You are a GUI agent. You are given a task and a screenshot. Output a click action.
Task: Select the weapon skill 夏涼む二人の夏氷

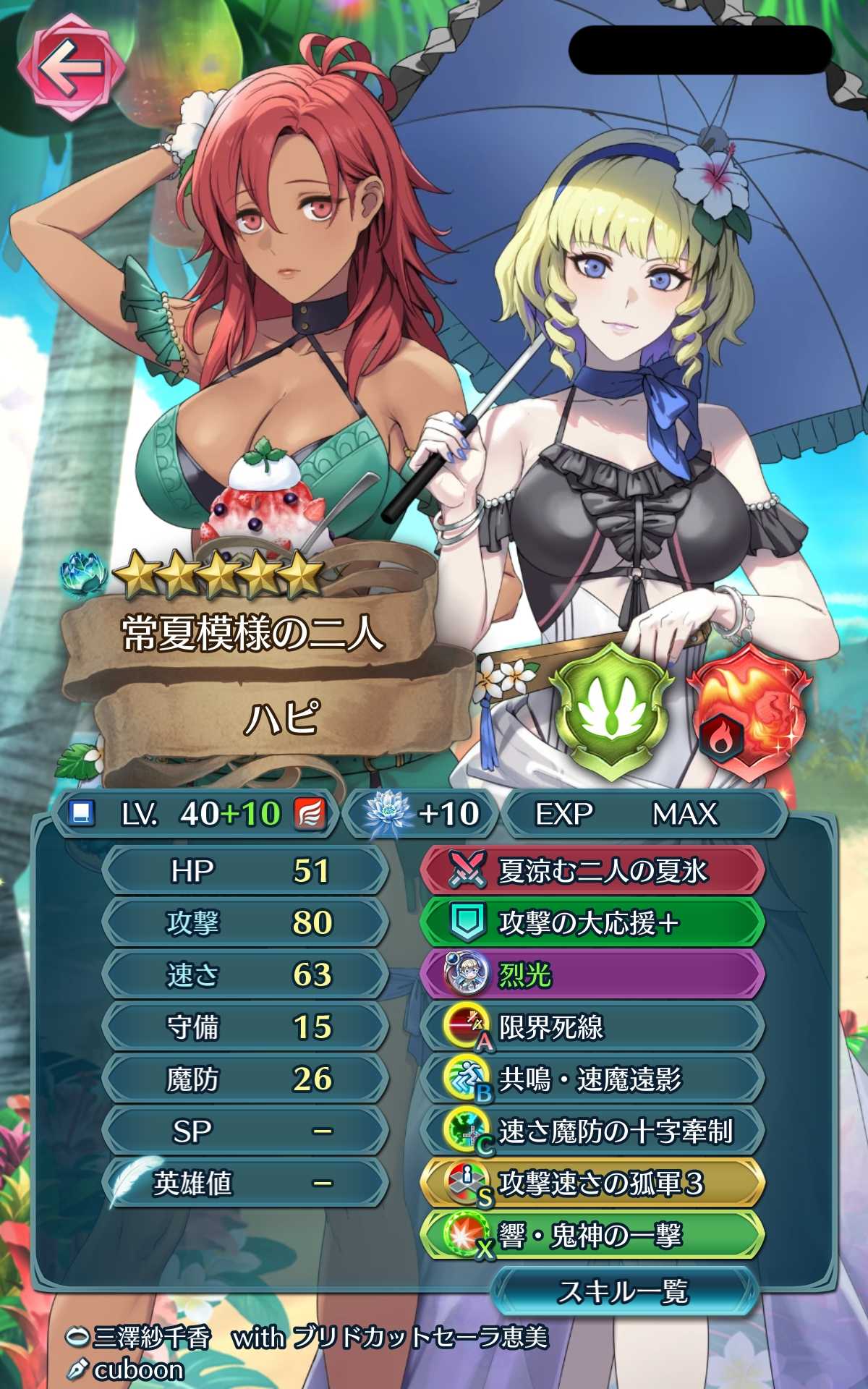(592, 871)
